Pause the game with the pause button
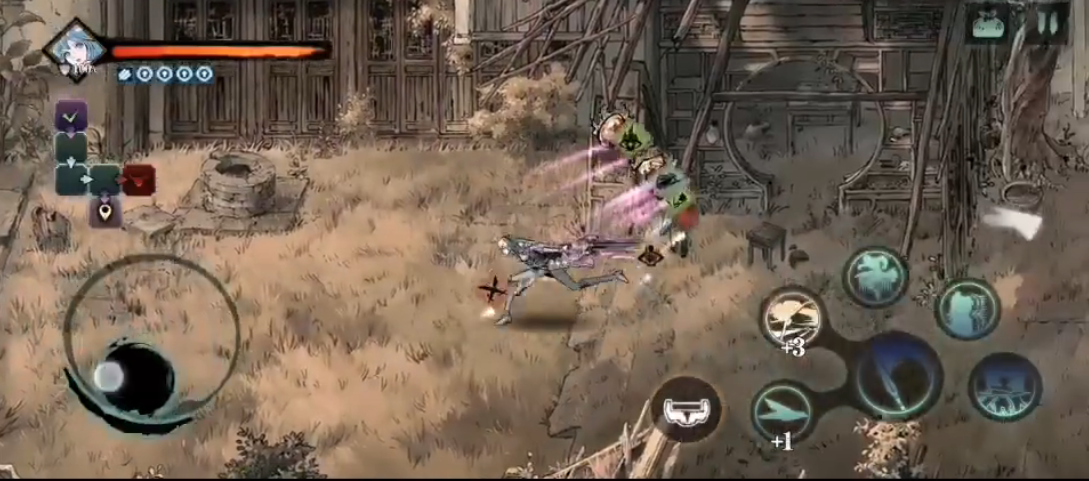The width and height of the screenshot is (1089, 481). click(1047, 23)
